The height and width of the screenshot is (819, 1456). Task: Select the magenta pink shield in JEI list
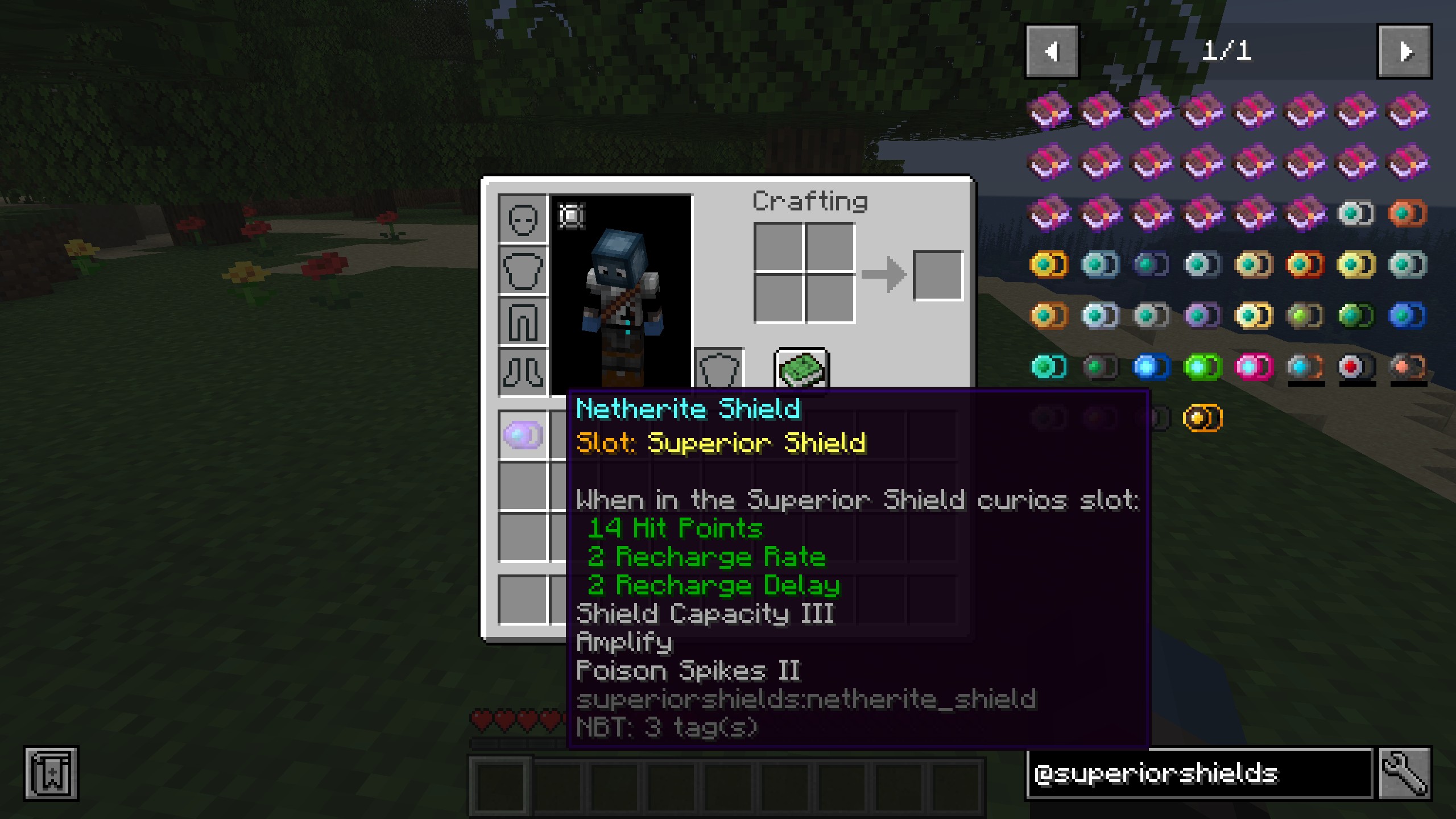pos(1254,367)
